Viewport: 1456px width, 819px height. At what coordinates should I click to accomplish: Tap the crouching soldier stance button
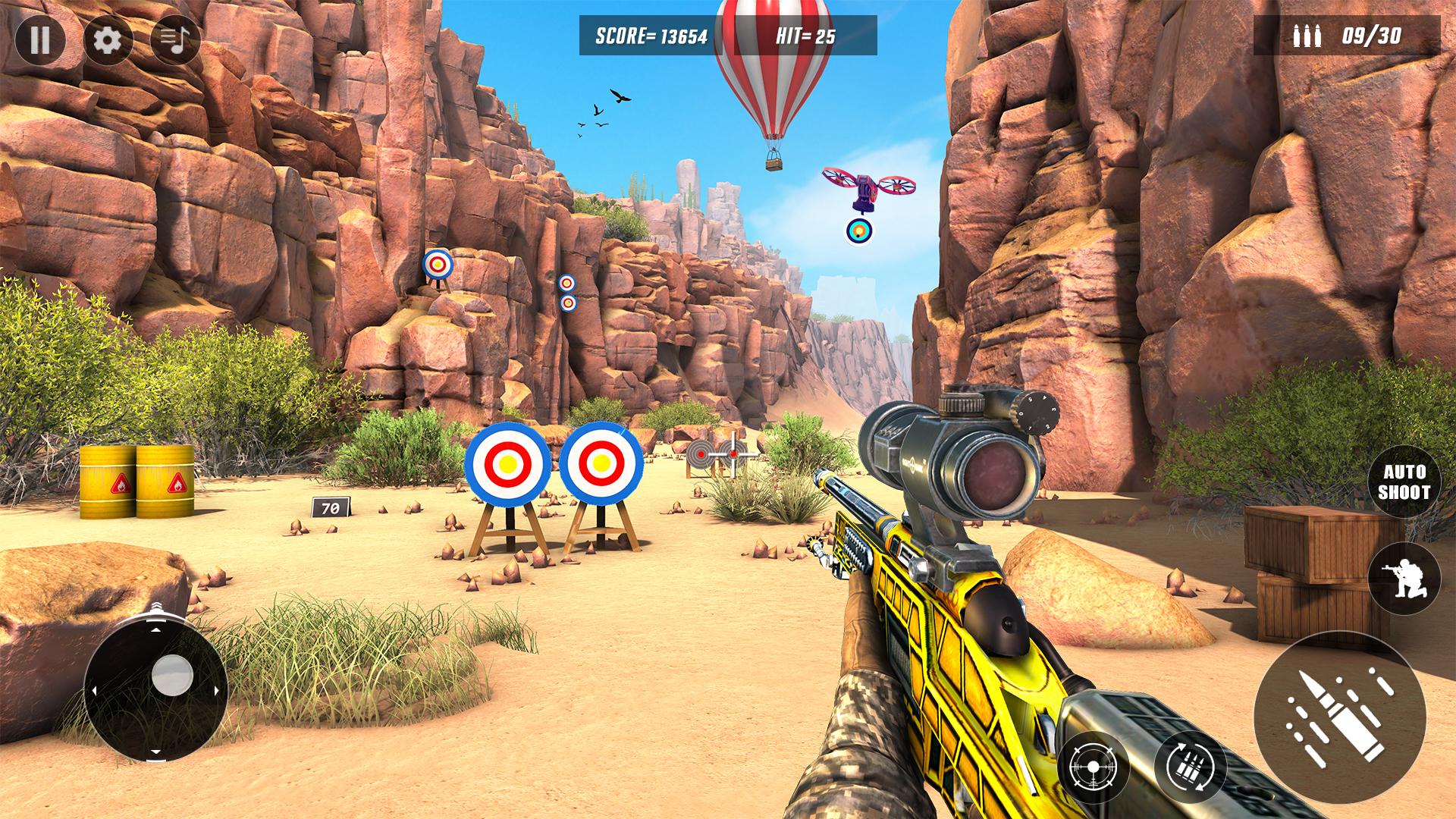(1404, 578)
